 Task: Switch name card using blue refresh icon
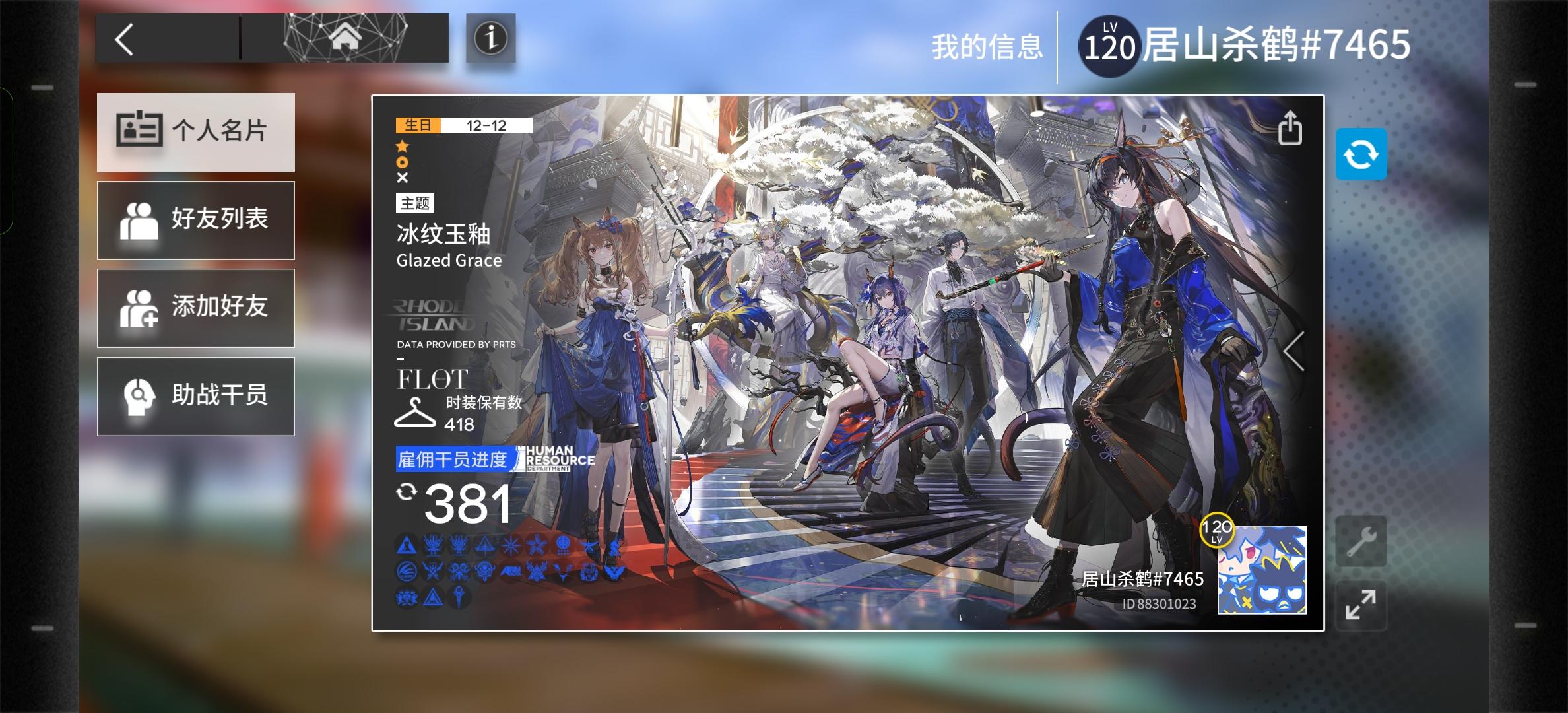pyautogui.click(x=1361, y=154)
